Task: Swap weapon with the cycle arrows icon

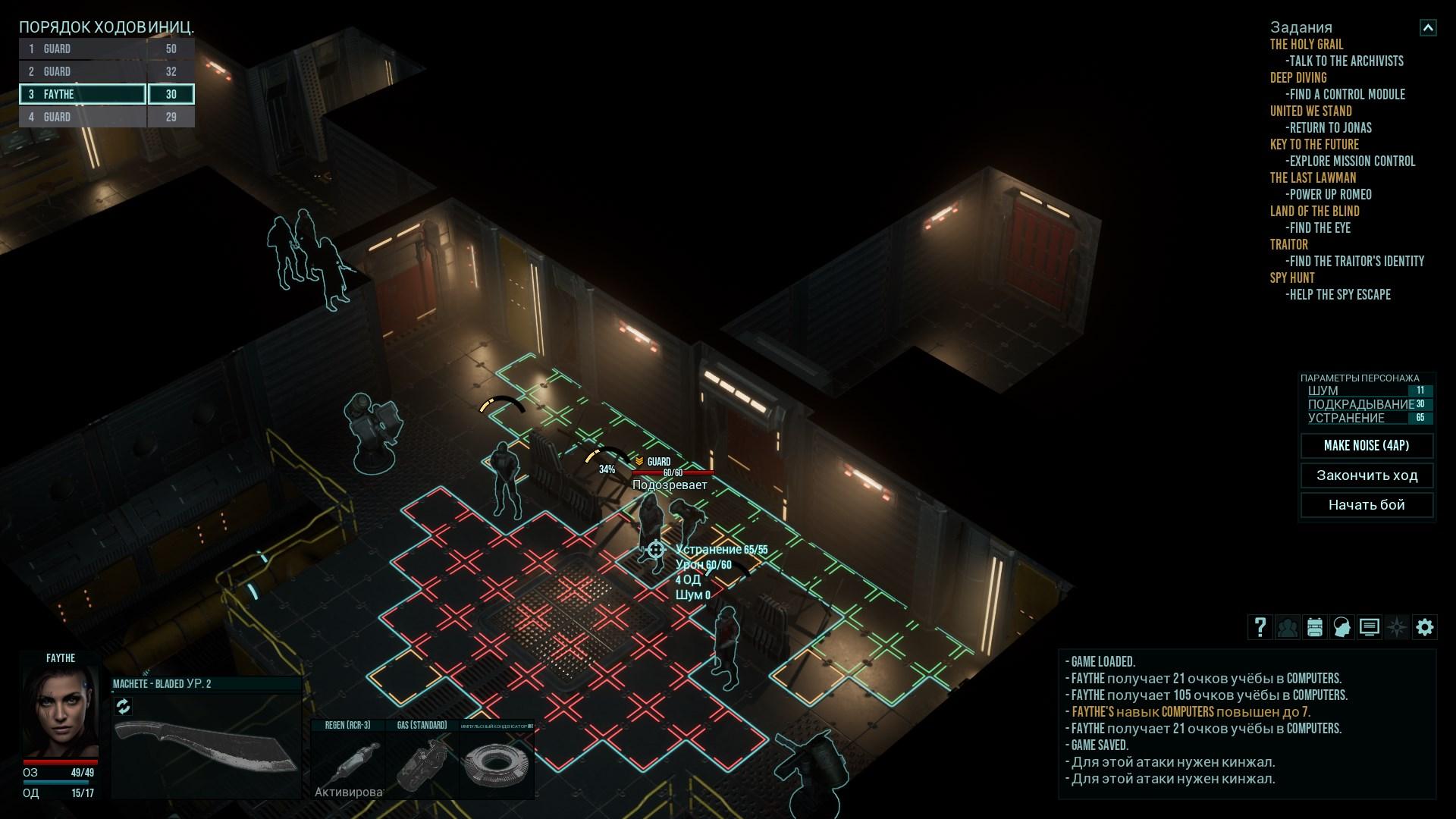Action: pos(124,707)
